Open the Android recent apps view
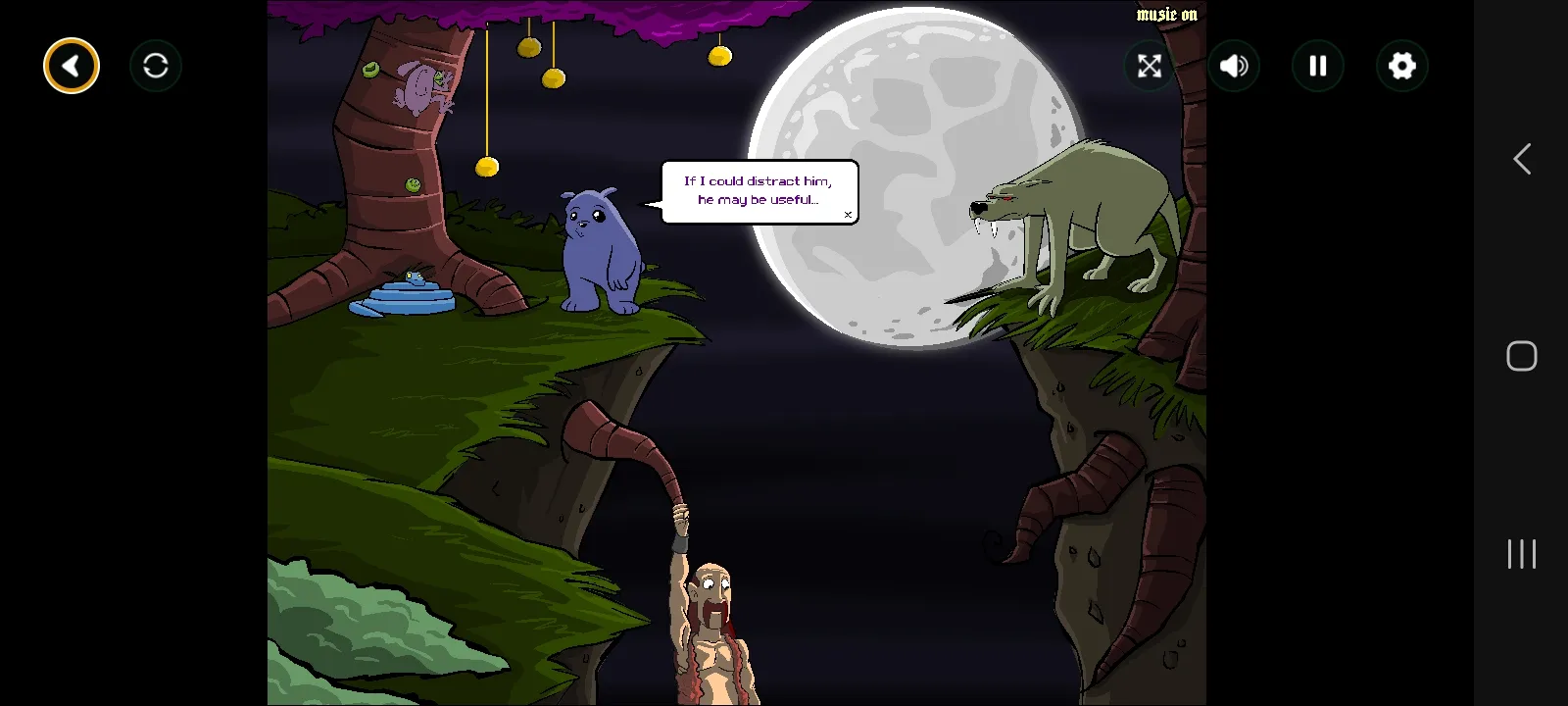The width and height of the screenshot is (1568, 706). pos(1522,554)
